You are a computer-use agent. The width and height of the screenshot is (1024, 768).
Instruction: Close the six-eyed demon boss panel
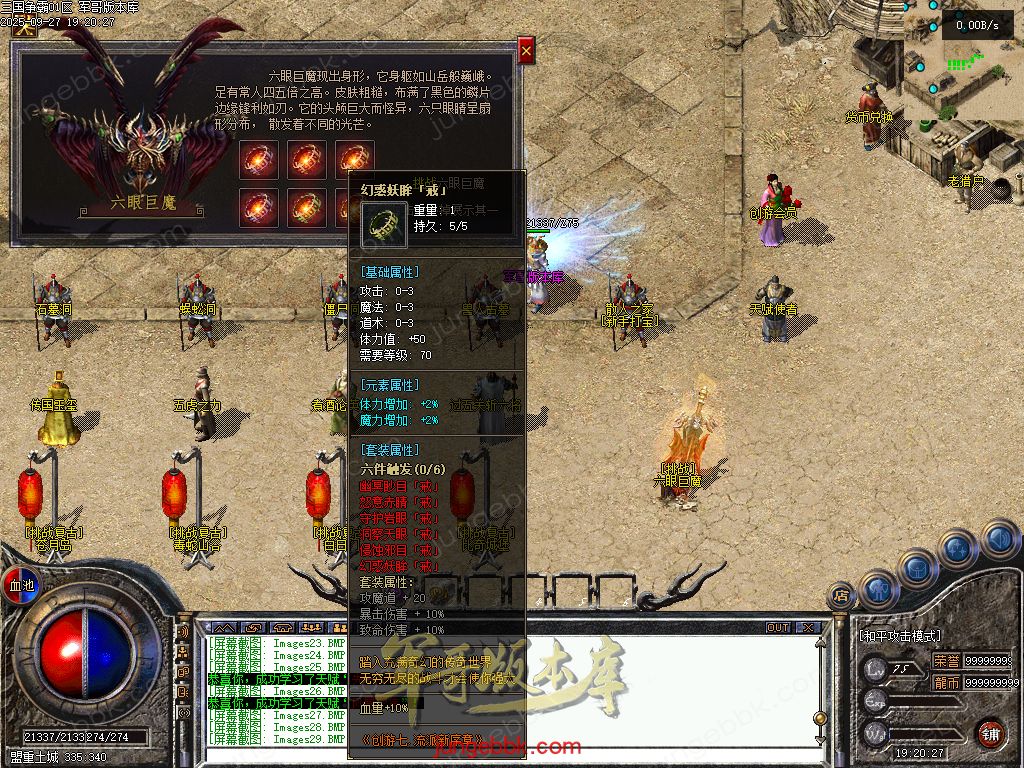pyautogui.click(x=526, y=50)
